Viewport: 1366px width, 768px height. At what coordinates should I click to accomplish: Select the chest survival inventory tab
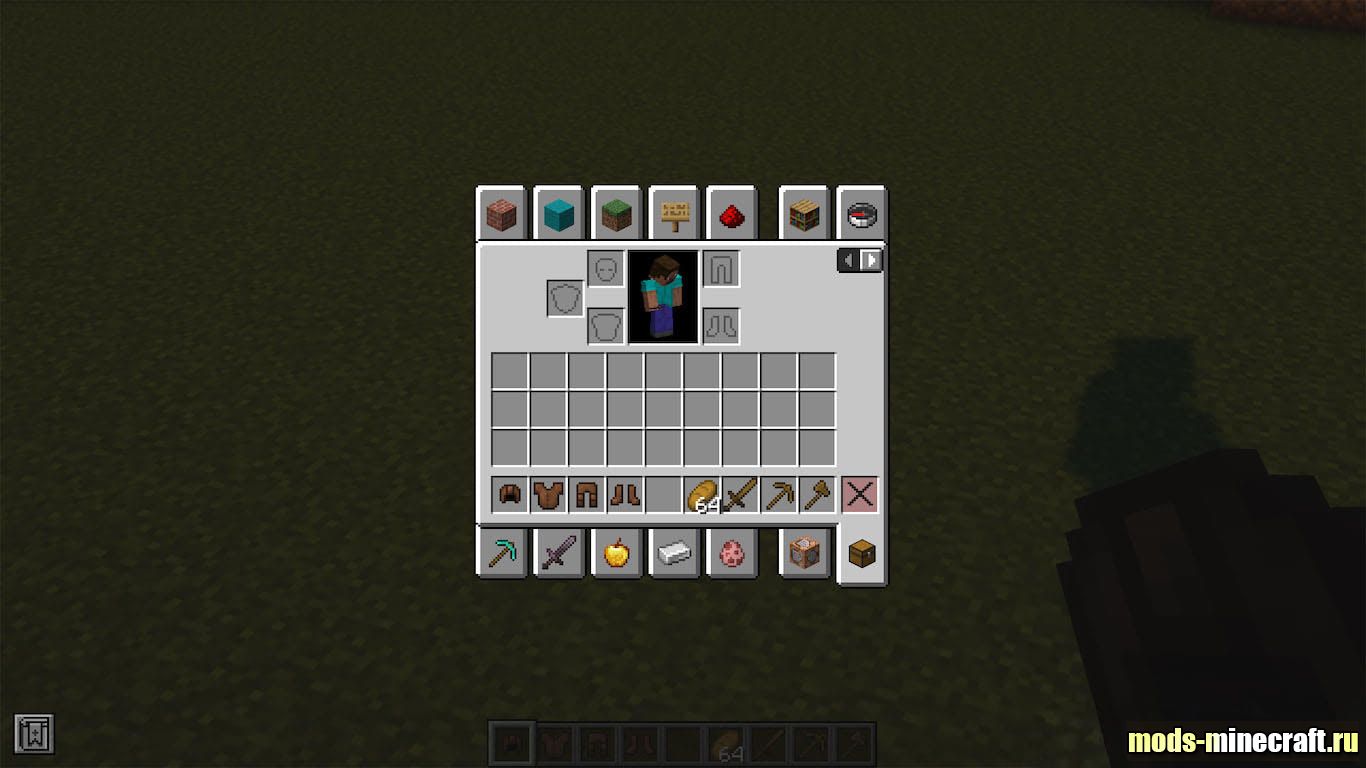click(861, 553)
